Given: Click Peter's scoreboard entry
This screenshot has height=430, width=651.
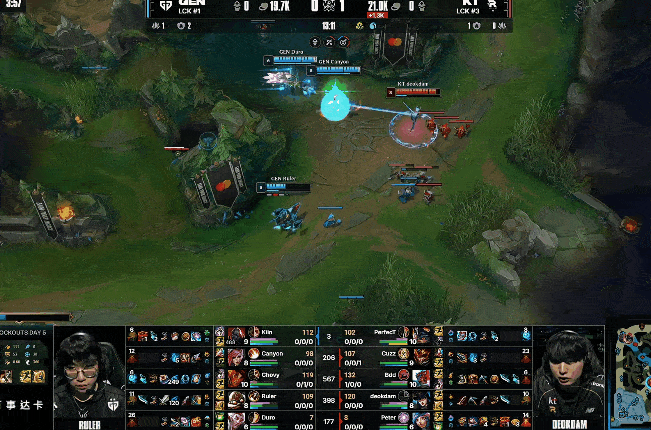Looking at the screenshot, I should pos(385,420).
